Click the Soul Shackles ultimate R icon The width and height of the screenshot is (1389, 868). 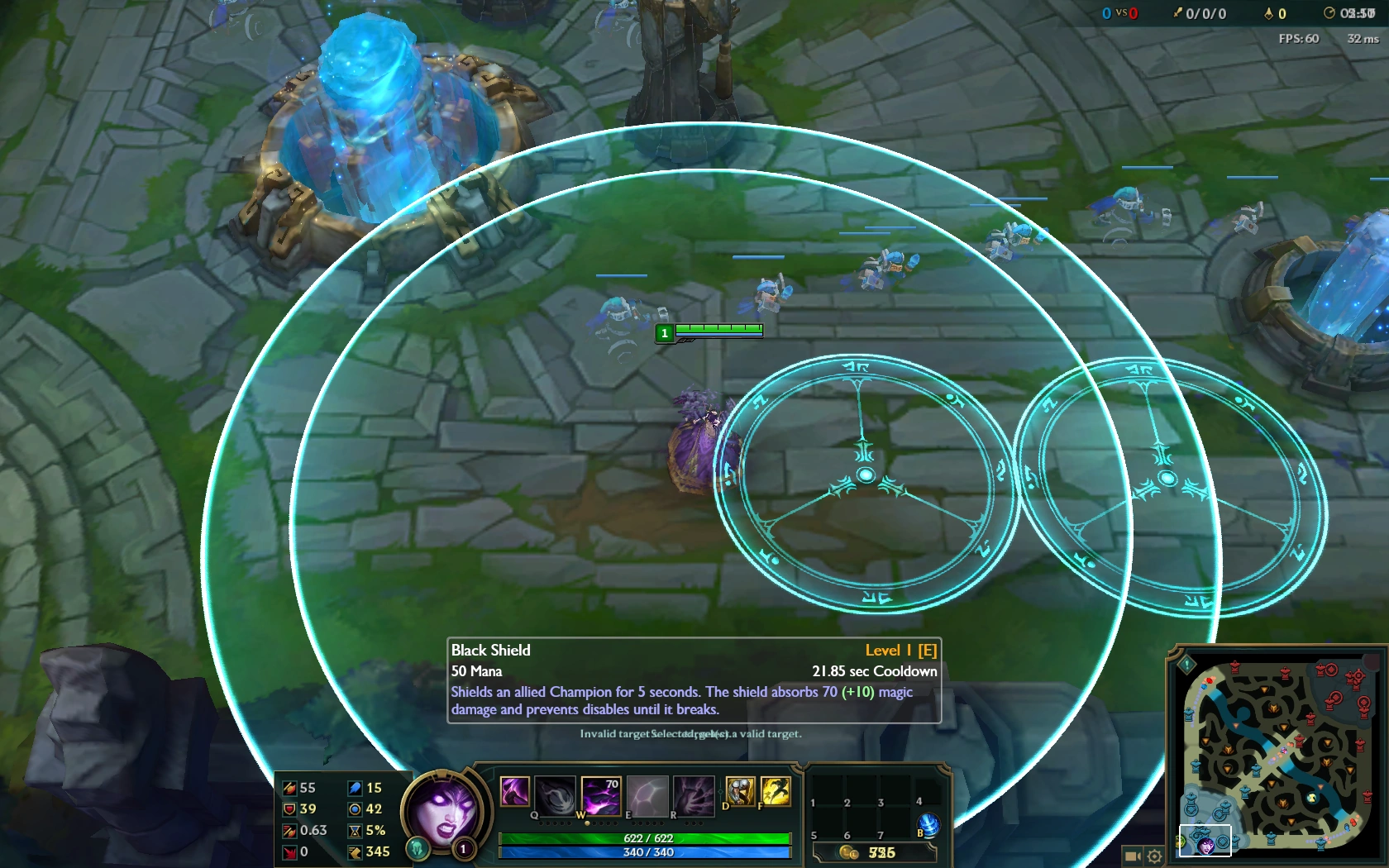point(694,796)
